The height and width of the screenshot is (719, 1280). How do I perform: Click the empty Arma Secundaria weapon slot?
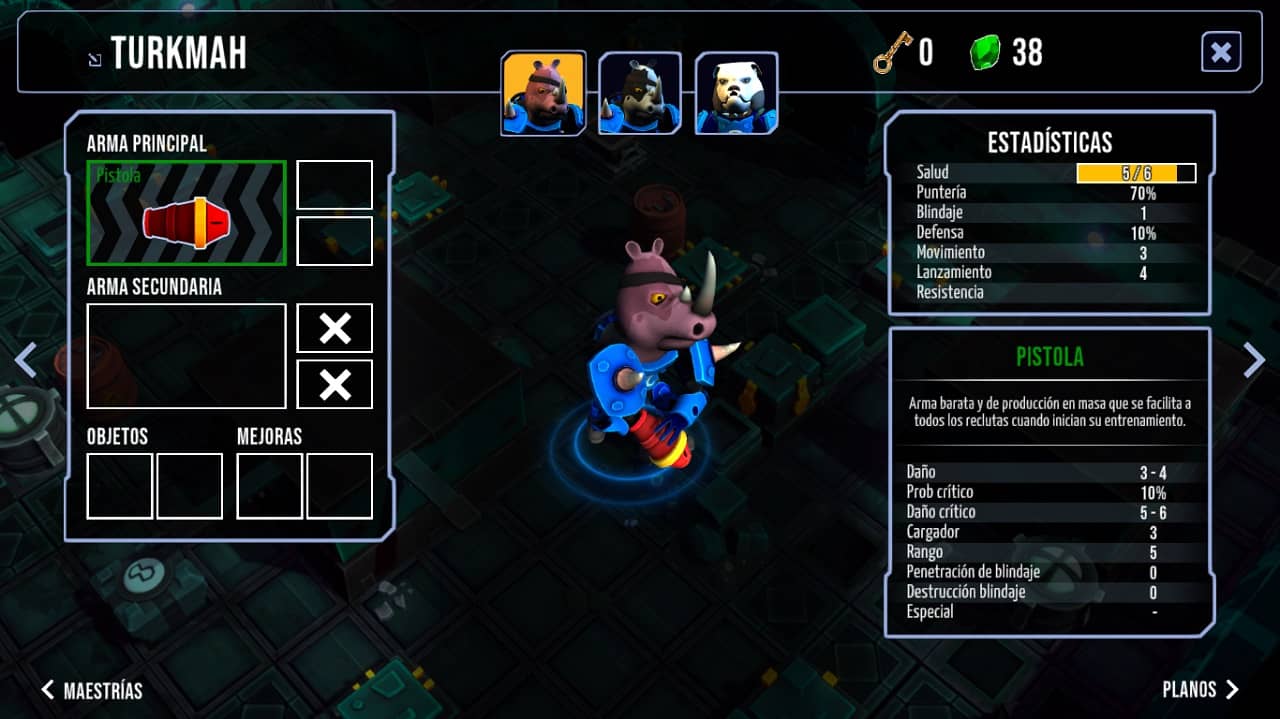(x=187, y=356)
